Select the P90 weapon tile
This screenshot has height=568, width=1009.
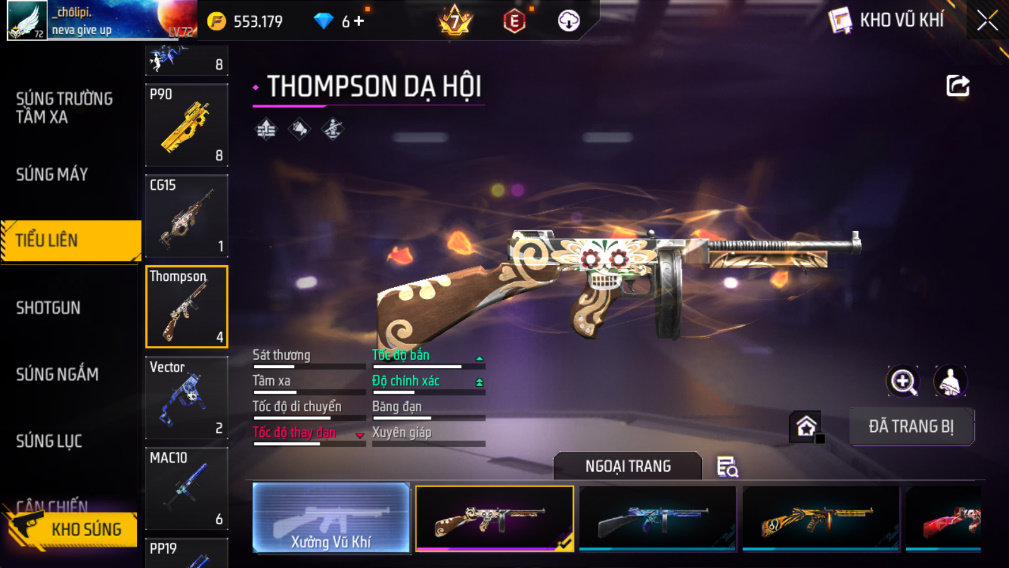coord(186,125)
